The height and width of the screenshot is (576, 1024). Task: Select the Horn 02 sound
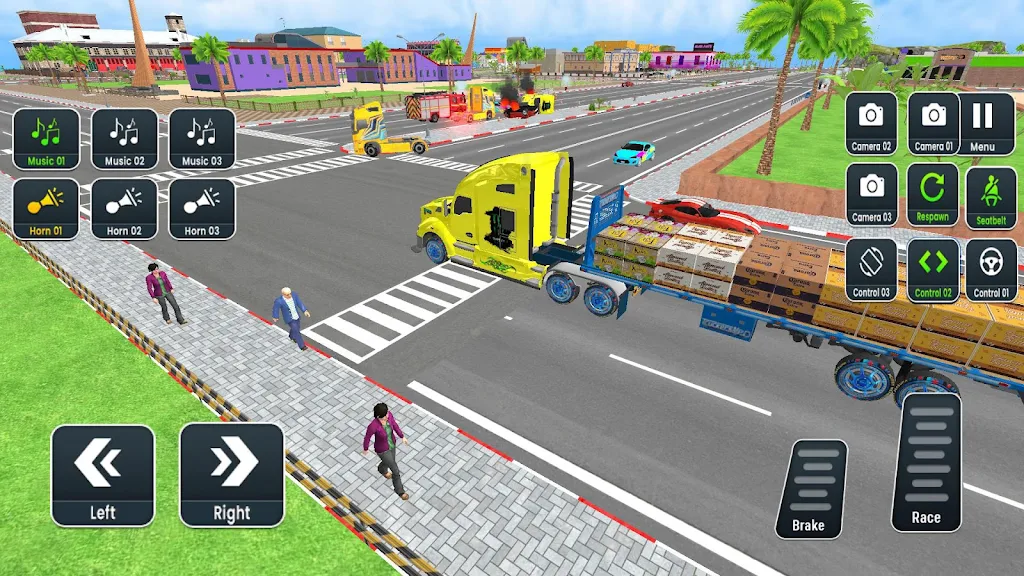point(125,208)
